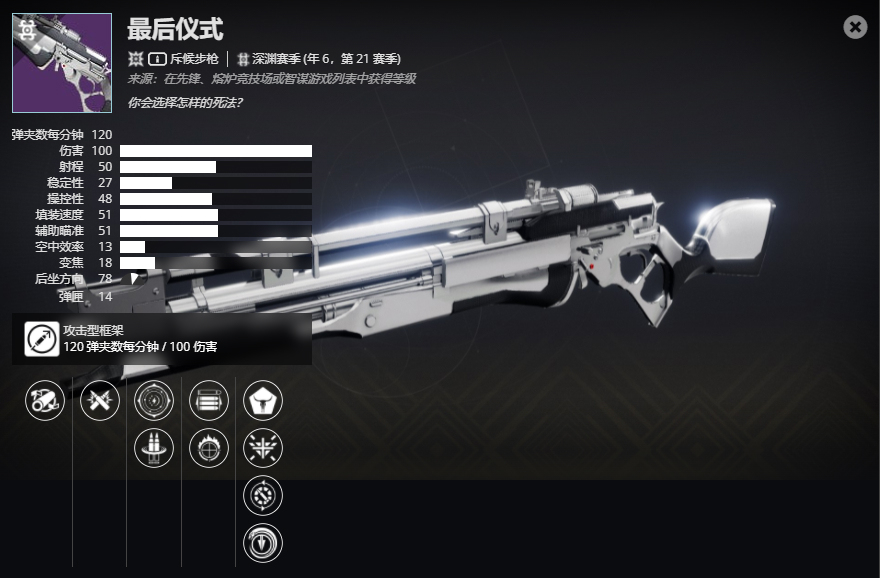Select the 攻击型框架 intrinsic frame icon
Screen dimensions: 880x578
(42, 339)
